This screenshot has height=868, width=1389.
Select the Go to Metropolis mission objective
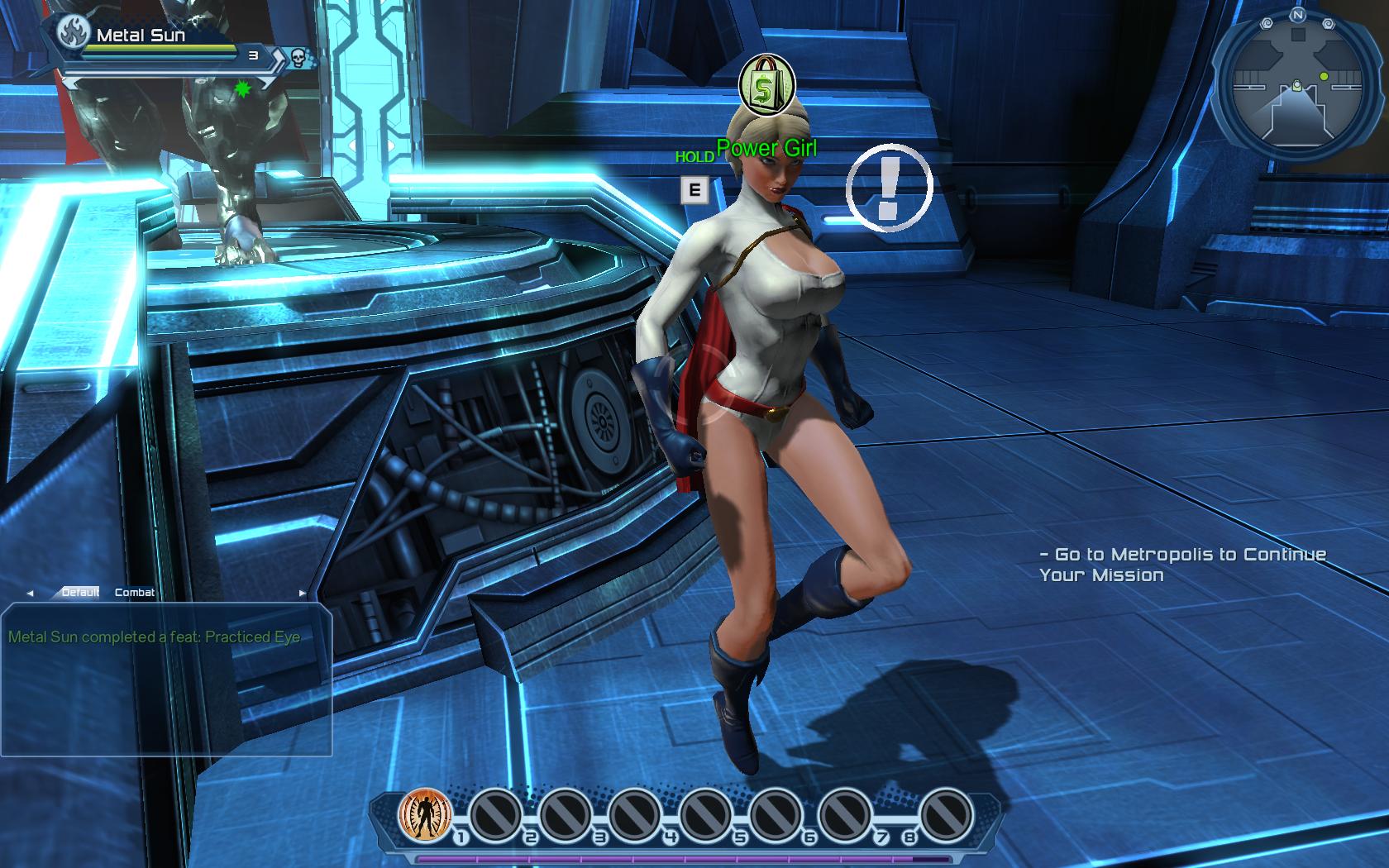pos(1182,565)
